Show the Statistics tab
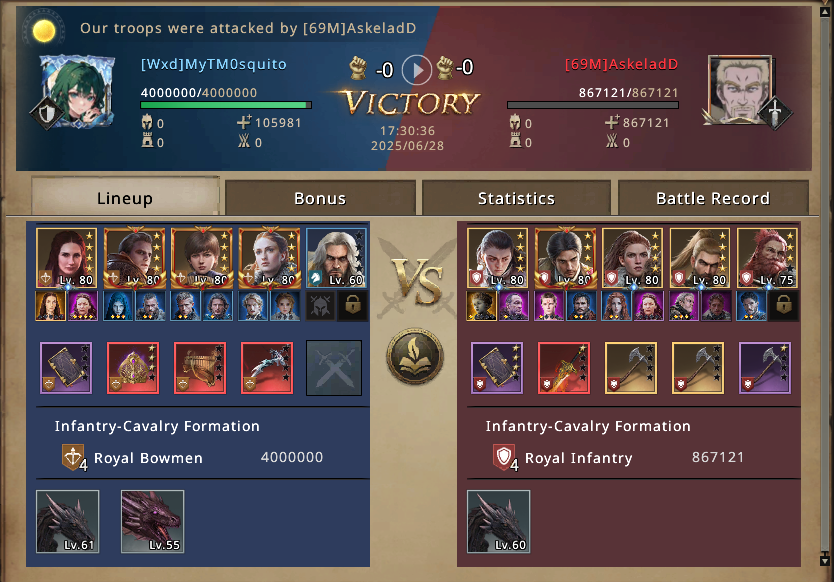This screenshot has width=834, height=582. click(x=516, y=198)
